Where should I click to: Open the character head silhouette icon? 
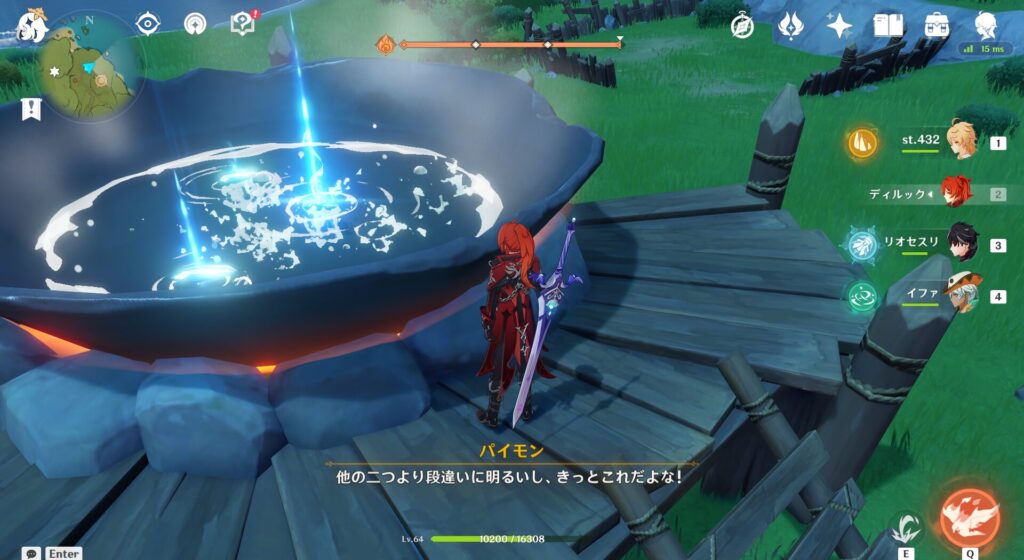(986, 26)
